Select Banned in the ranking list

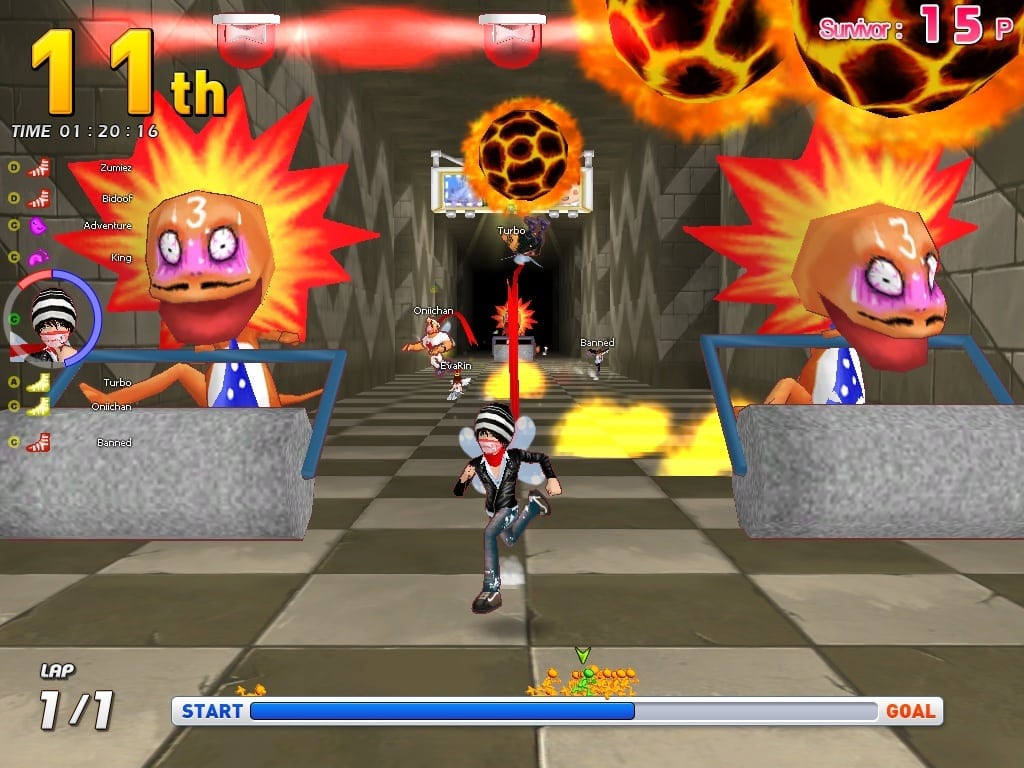tap(113, 442)
